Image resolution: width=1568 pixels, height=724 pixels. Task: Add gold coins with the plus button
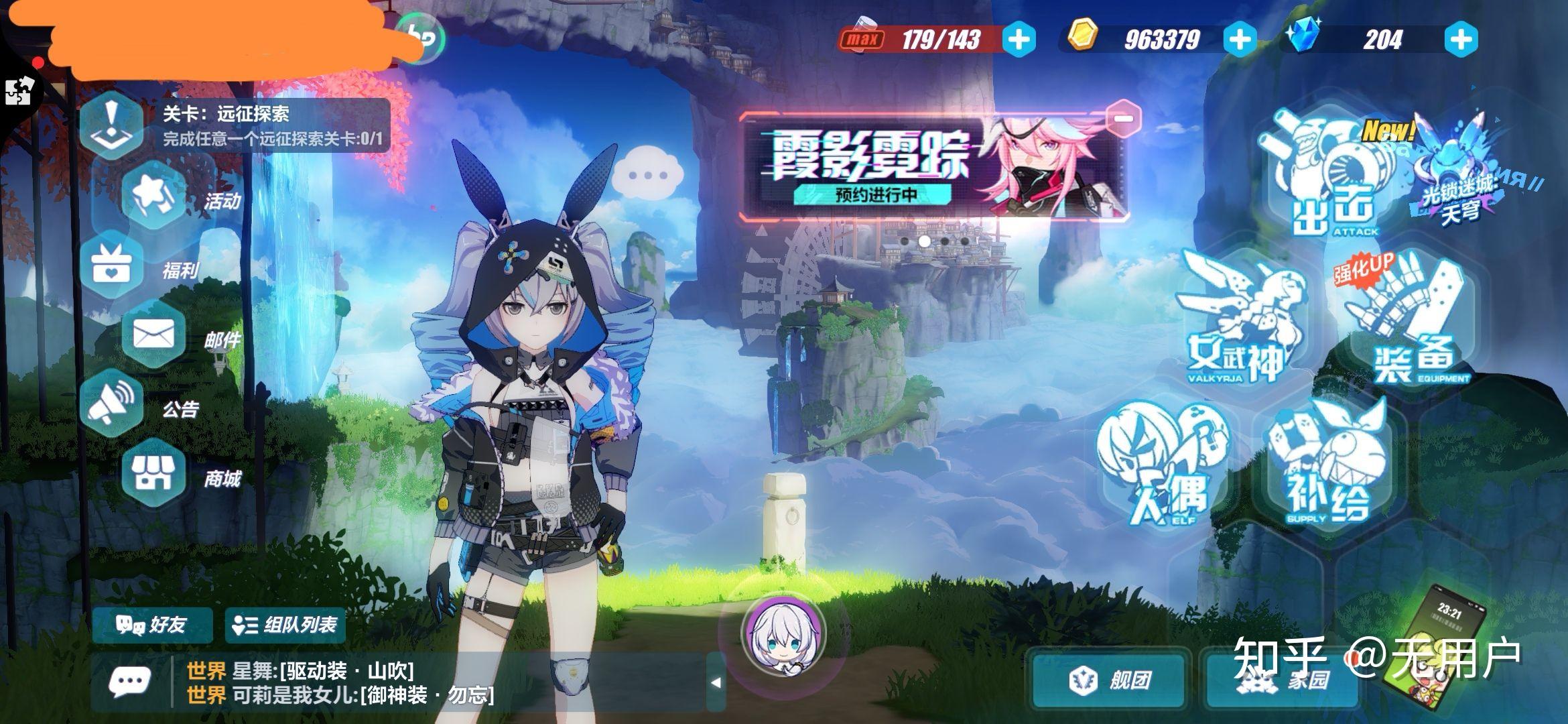click(x=1240, y=40)
